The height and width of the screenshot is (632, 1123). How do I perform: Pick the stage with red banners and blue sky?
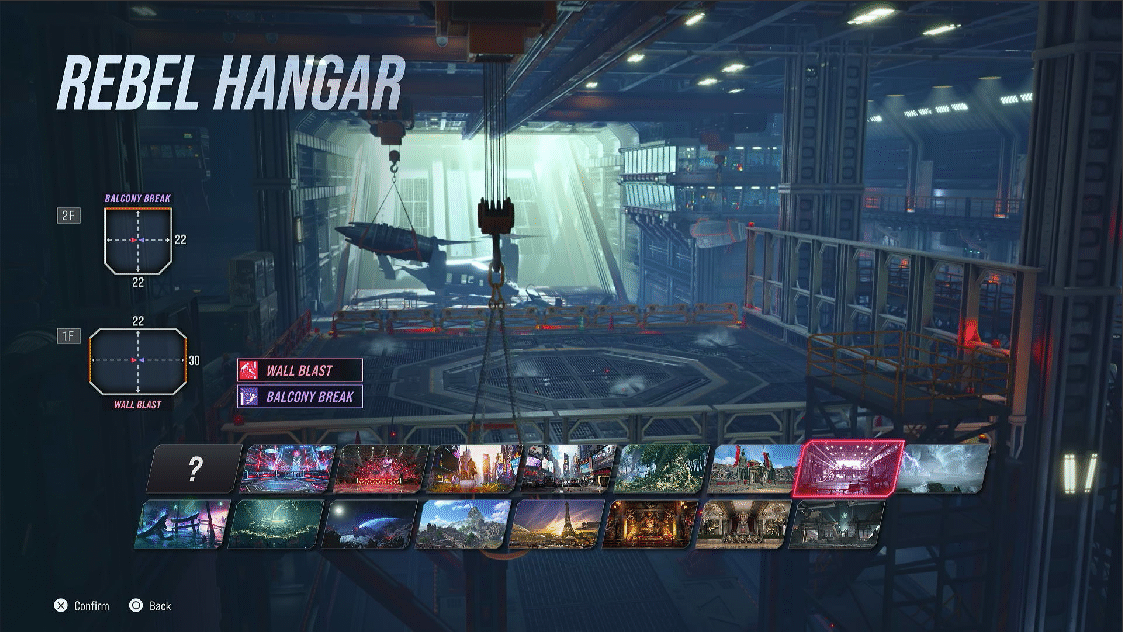[756, 469]
